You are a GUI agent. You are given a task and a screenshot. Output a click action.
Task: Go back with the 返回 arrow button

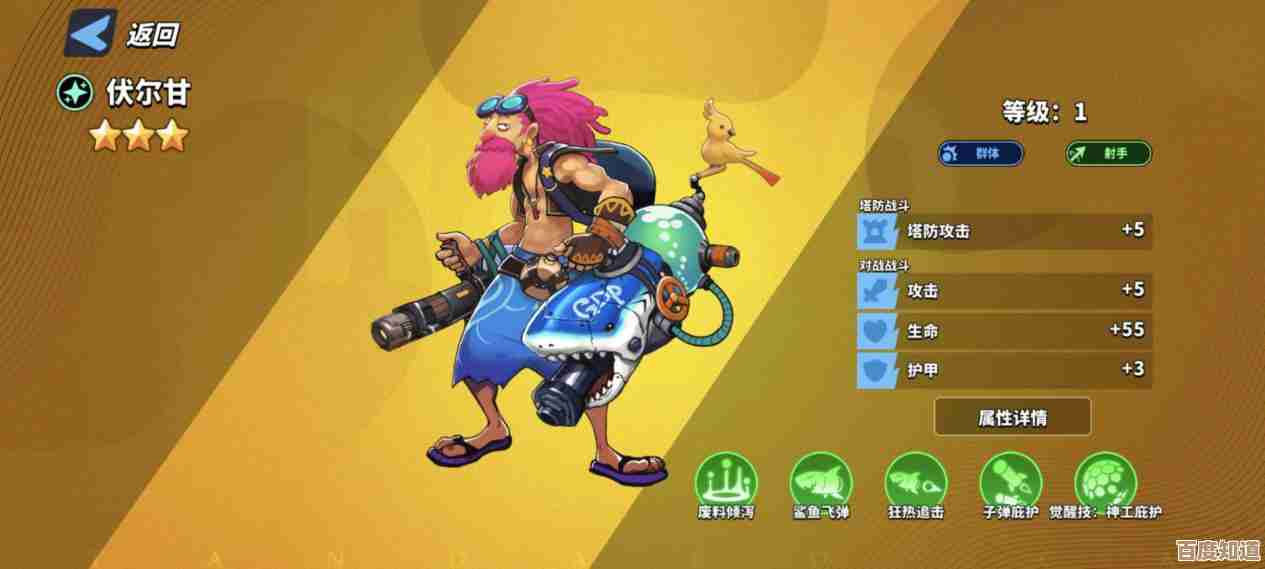(x=91, y=33)
